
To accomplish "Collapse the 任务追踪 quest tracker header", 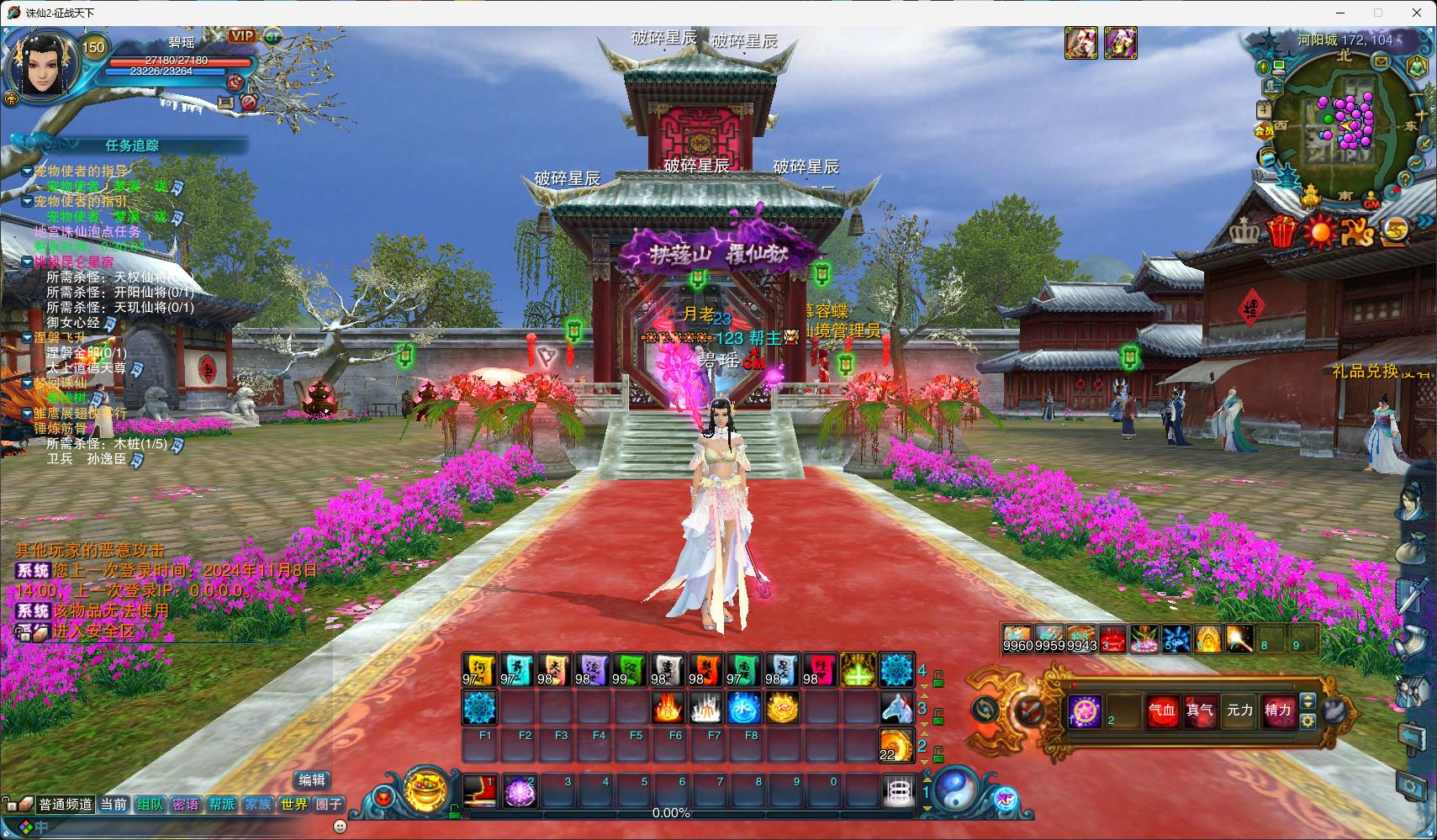I will [x=132, y=145].
